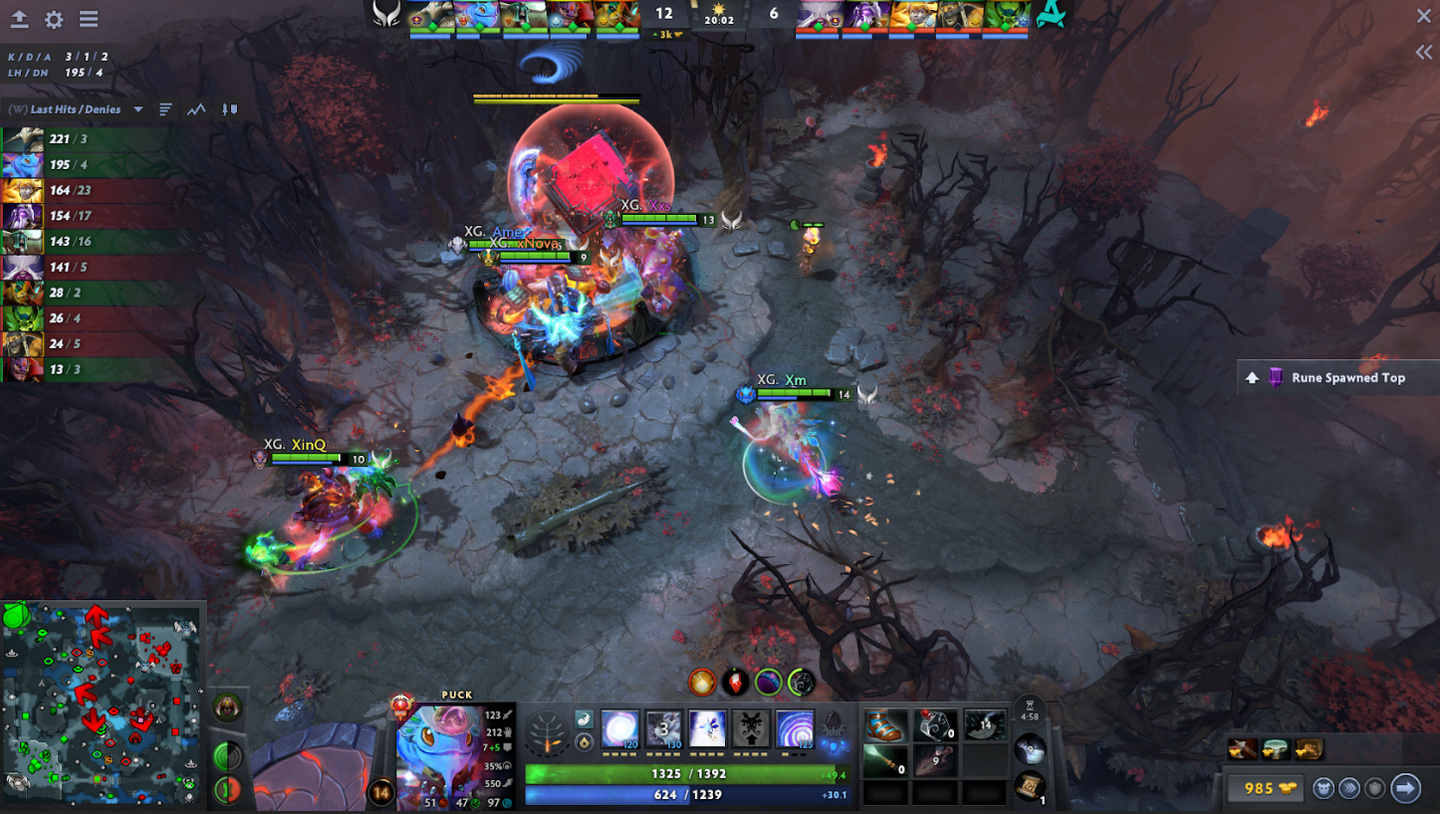
Task: Open the Rune Spawned Top notification
Action: pyautogui.click(x=1338, y=378)
